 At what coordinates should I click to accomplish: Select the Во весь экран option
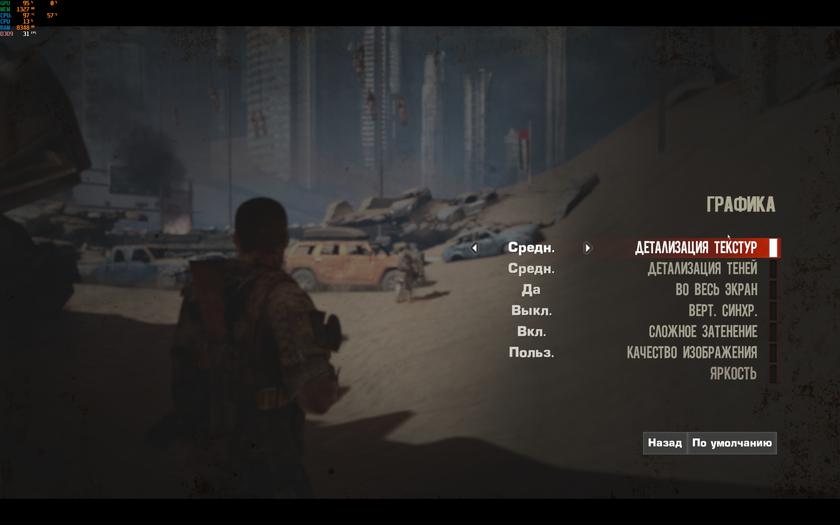(x=716, y=290)
